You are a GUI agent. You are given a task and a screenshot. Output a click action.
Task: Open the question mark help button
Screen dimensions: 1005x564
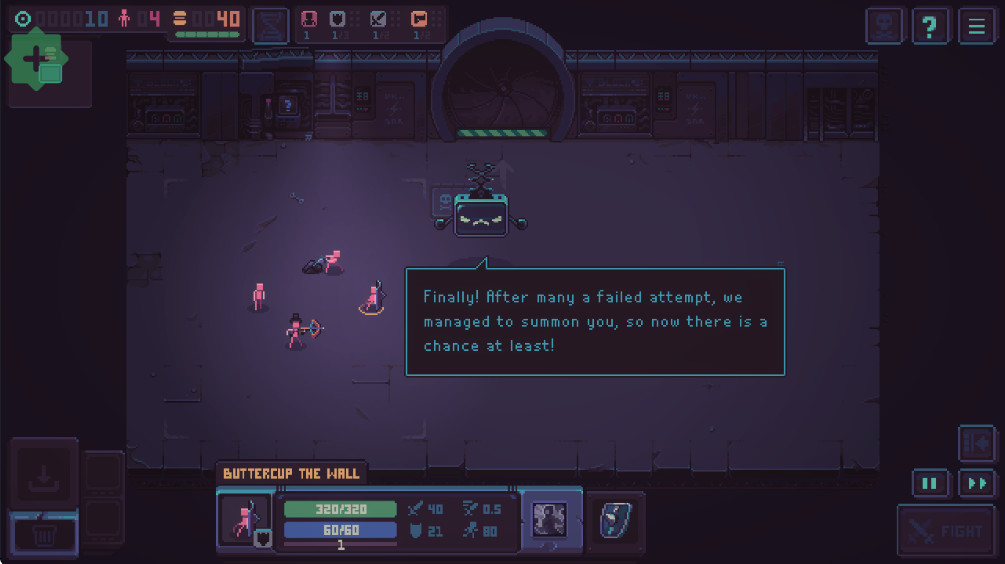coord(930,26)
